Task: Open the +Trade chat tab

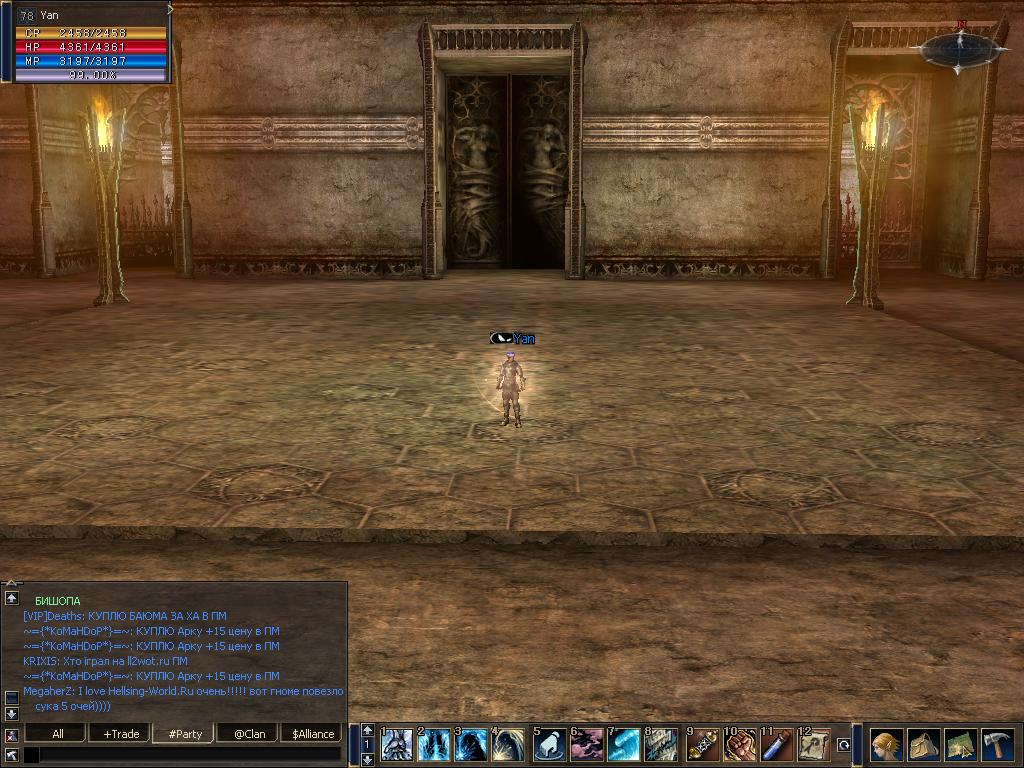Action: 121,733
